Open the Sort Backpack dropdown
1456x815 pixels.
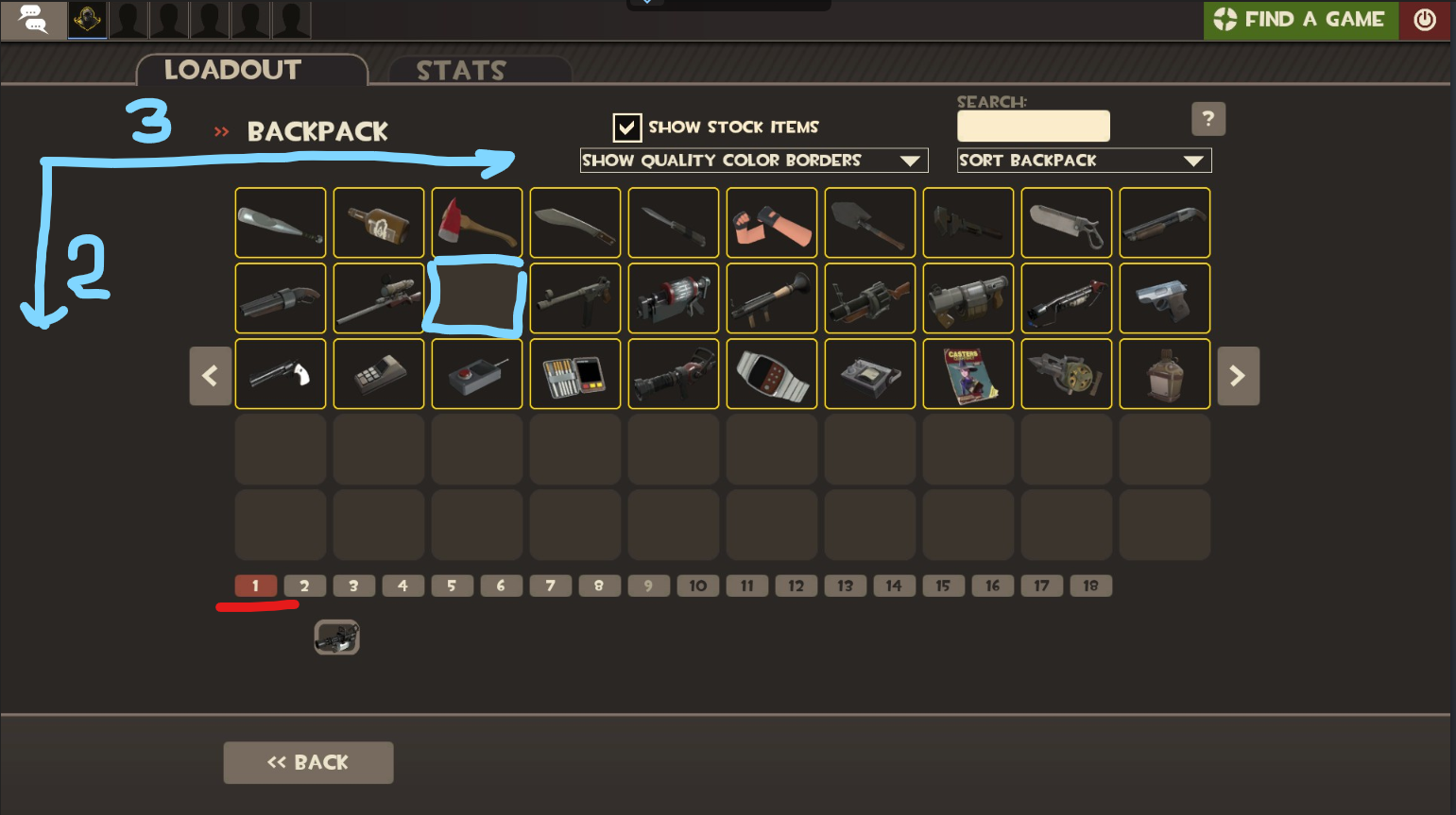pyautogui.click(x=1084, y=160)
